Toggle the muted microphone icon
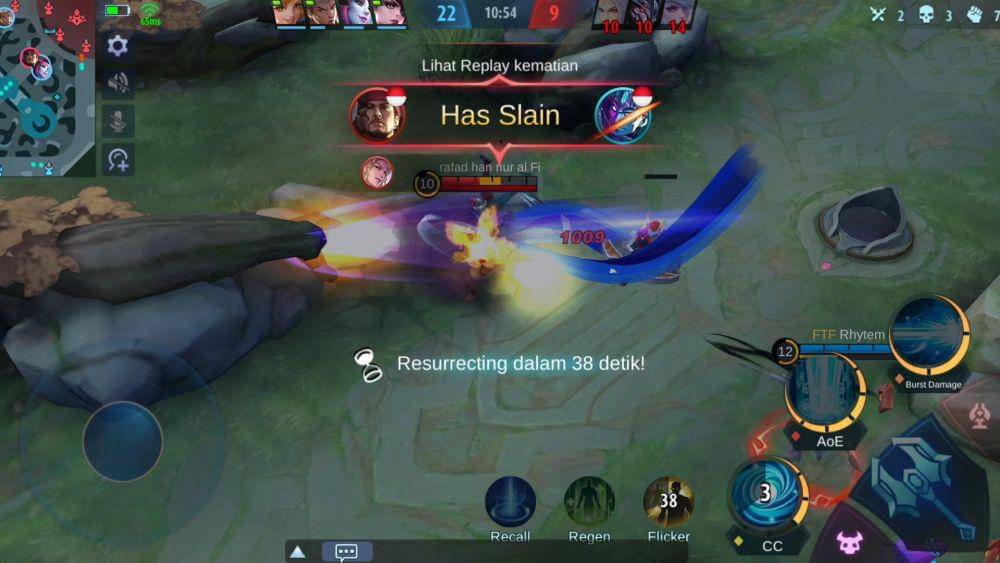 coord(118,121)
